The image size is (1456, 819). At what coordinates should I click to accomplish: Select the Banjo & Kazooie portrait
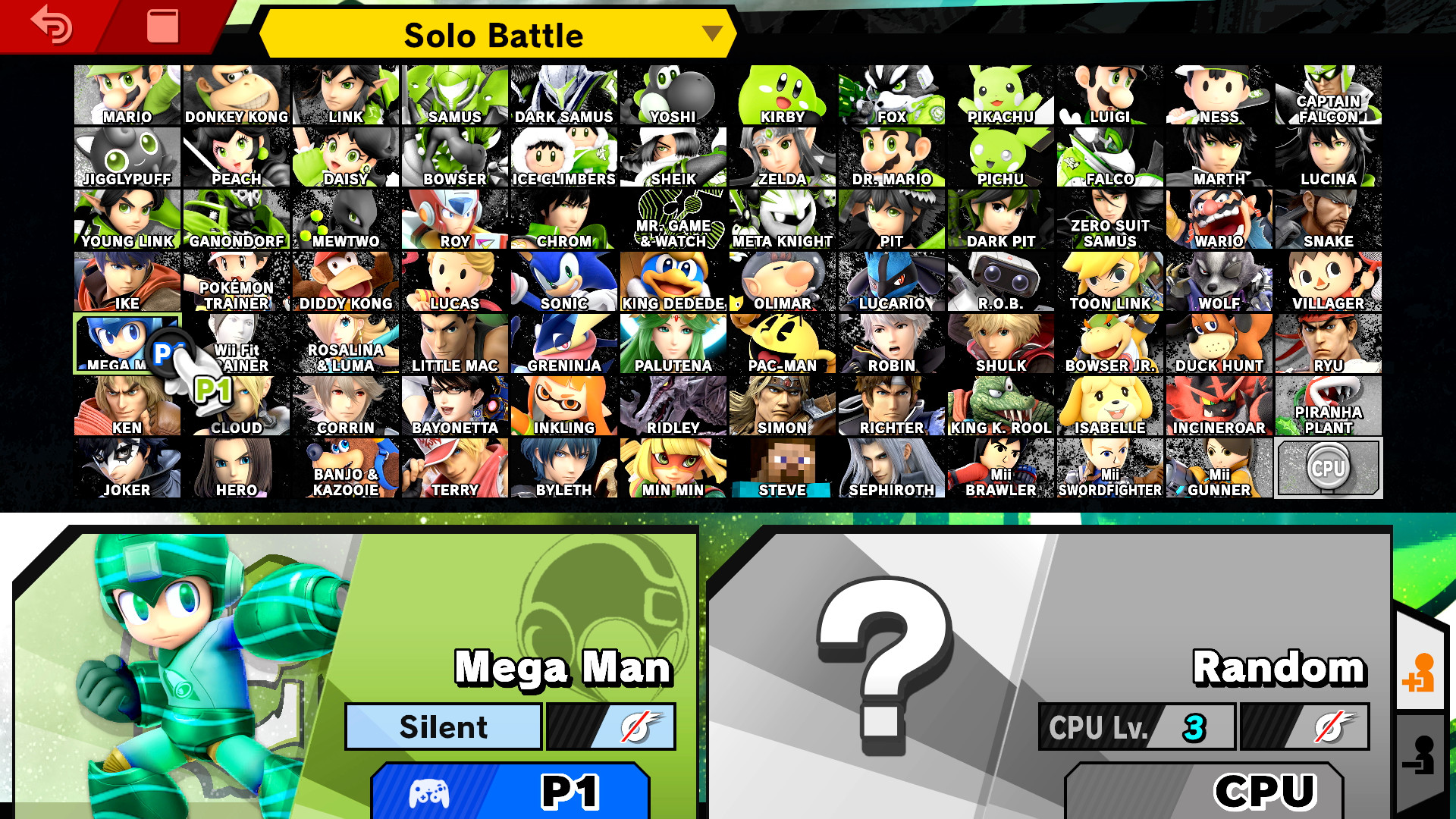click(345, 466)
